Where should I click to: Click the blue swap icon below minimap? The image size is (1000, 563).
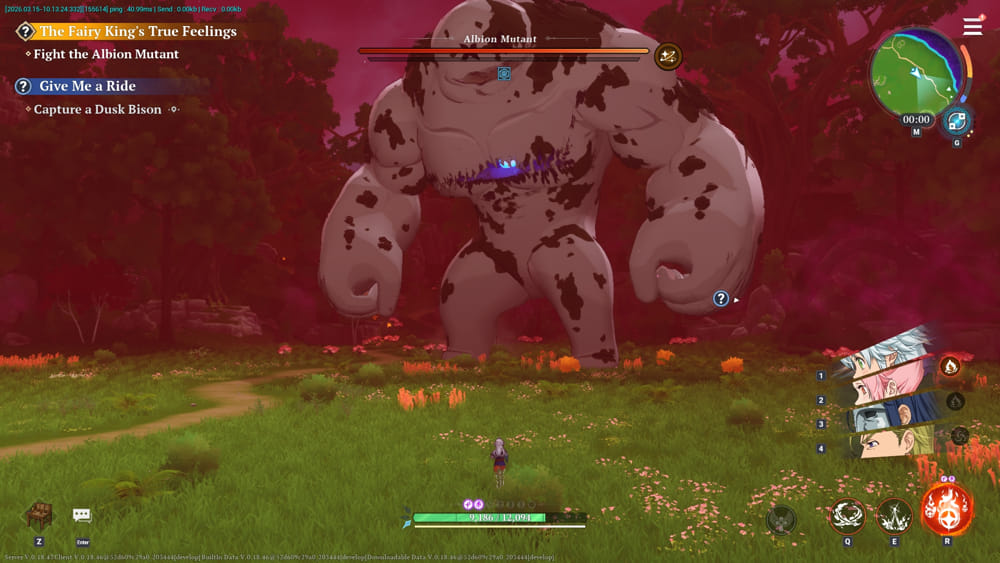(957, 121)
